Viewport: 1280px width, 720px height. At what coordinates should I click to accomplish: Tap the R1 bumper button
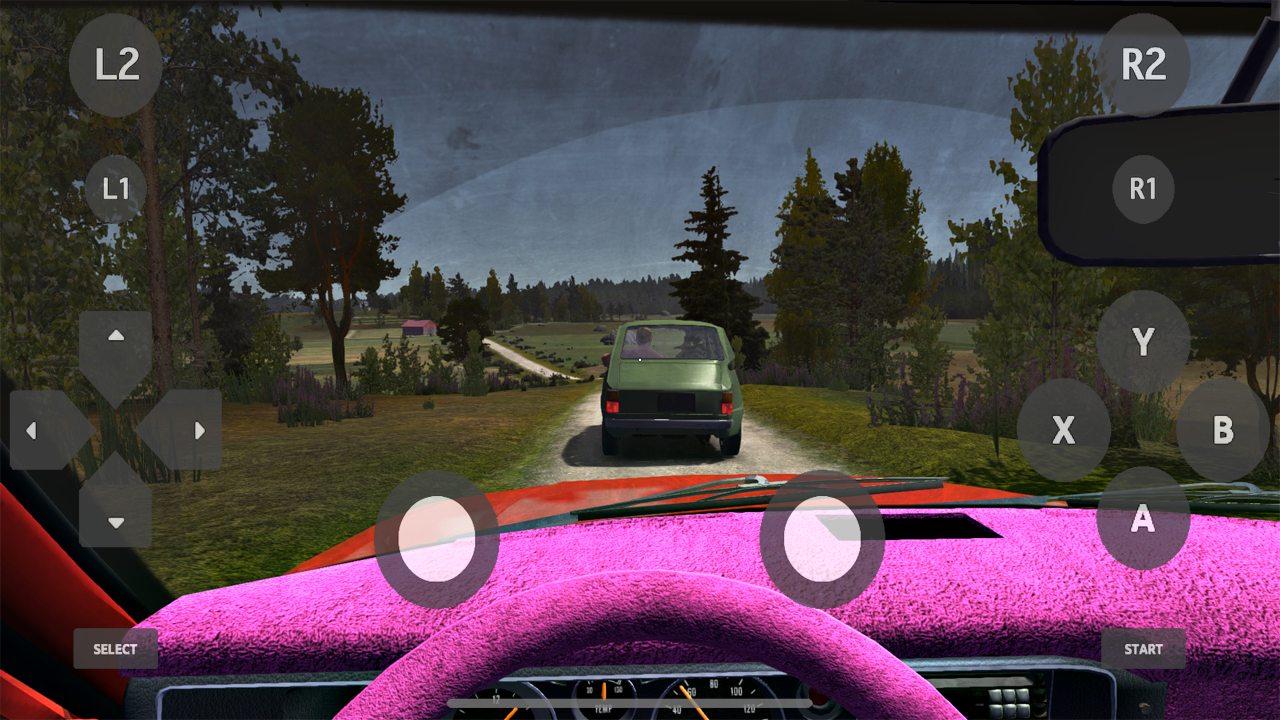[1143, 188]
